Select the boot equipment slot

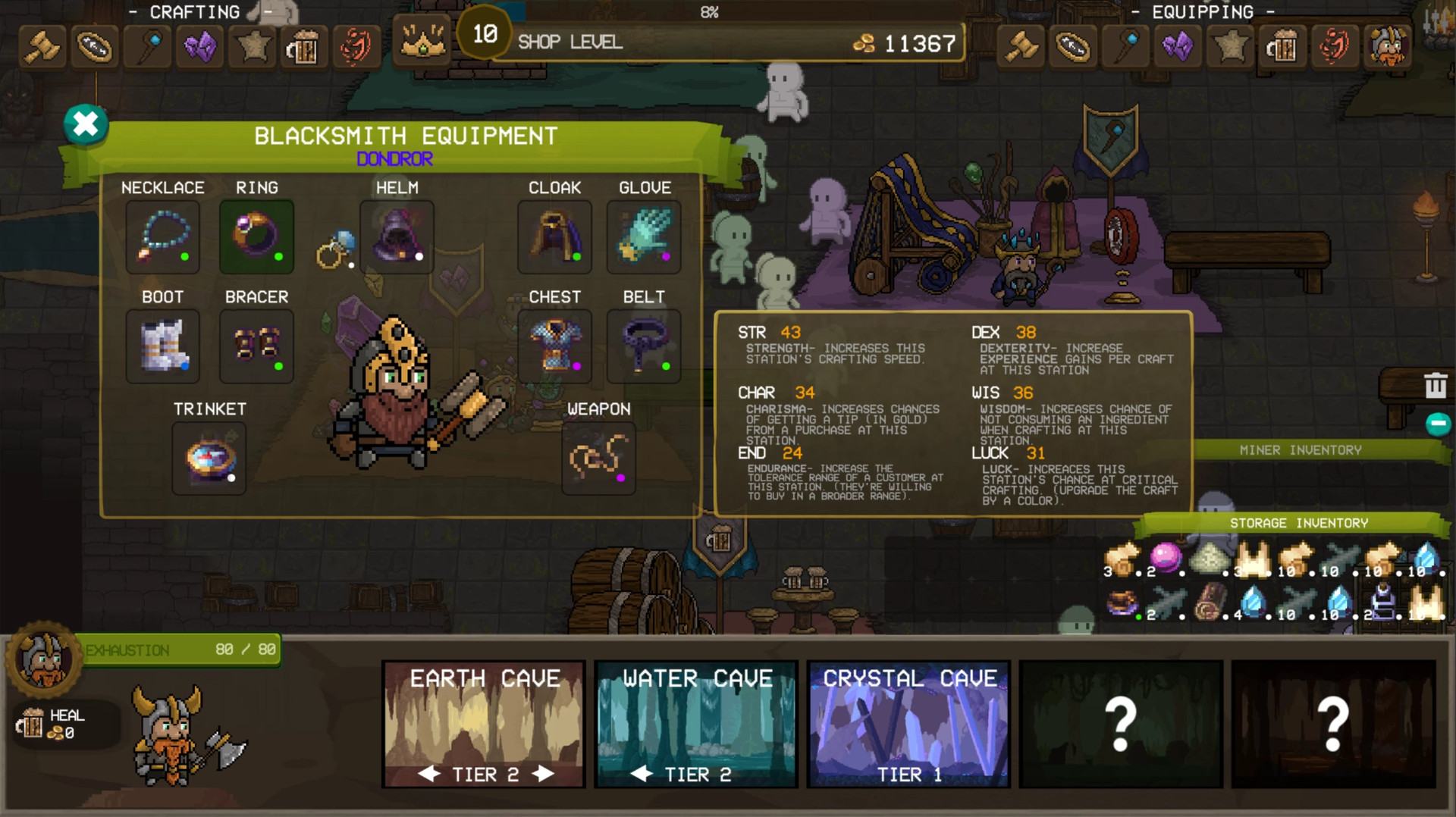point(163,346)
